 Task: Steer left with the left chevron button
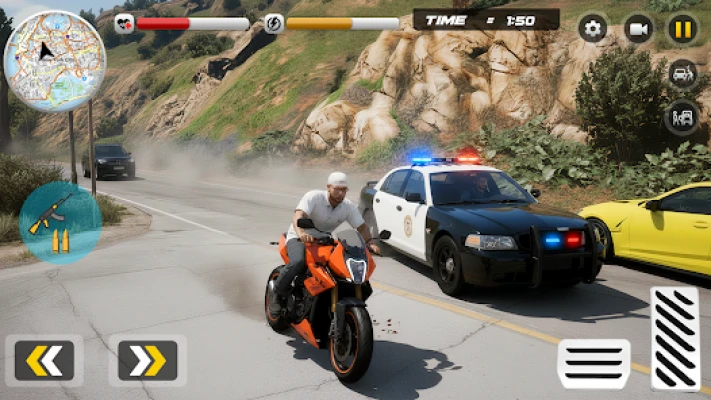44,360
